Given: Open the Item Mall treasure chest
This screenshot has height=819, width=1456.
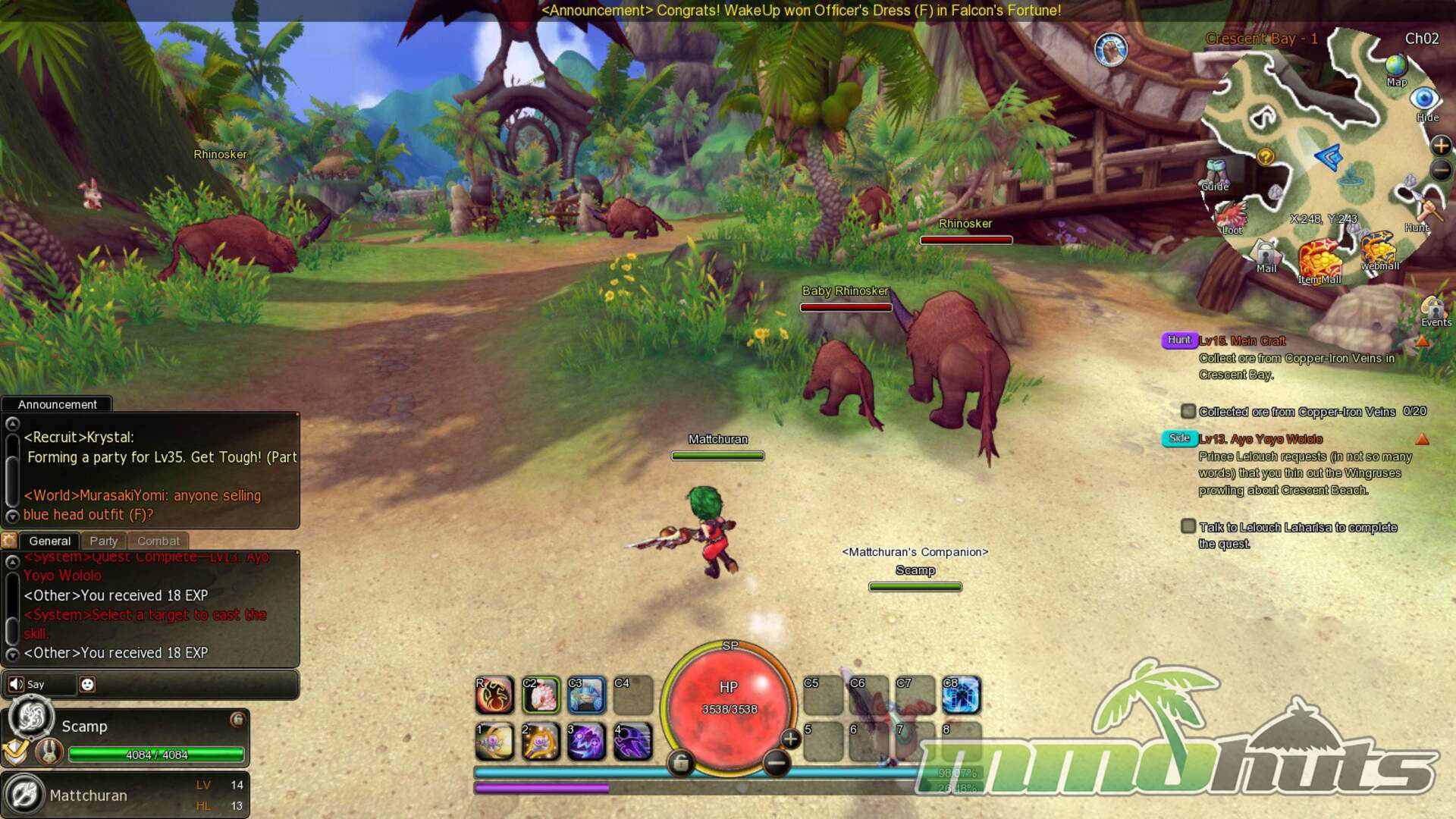Looking at the screenshot, I should (1319, 261).
